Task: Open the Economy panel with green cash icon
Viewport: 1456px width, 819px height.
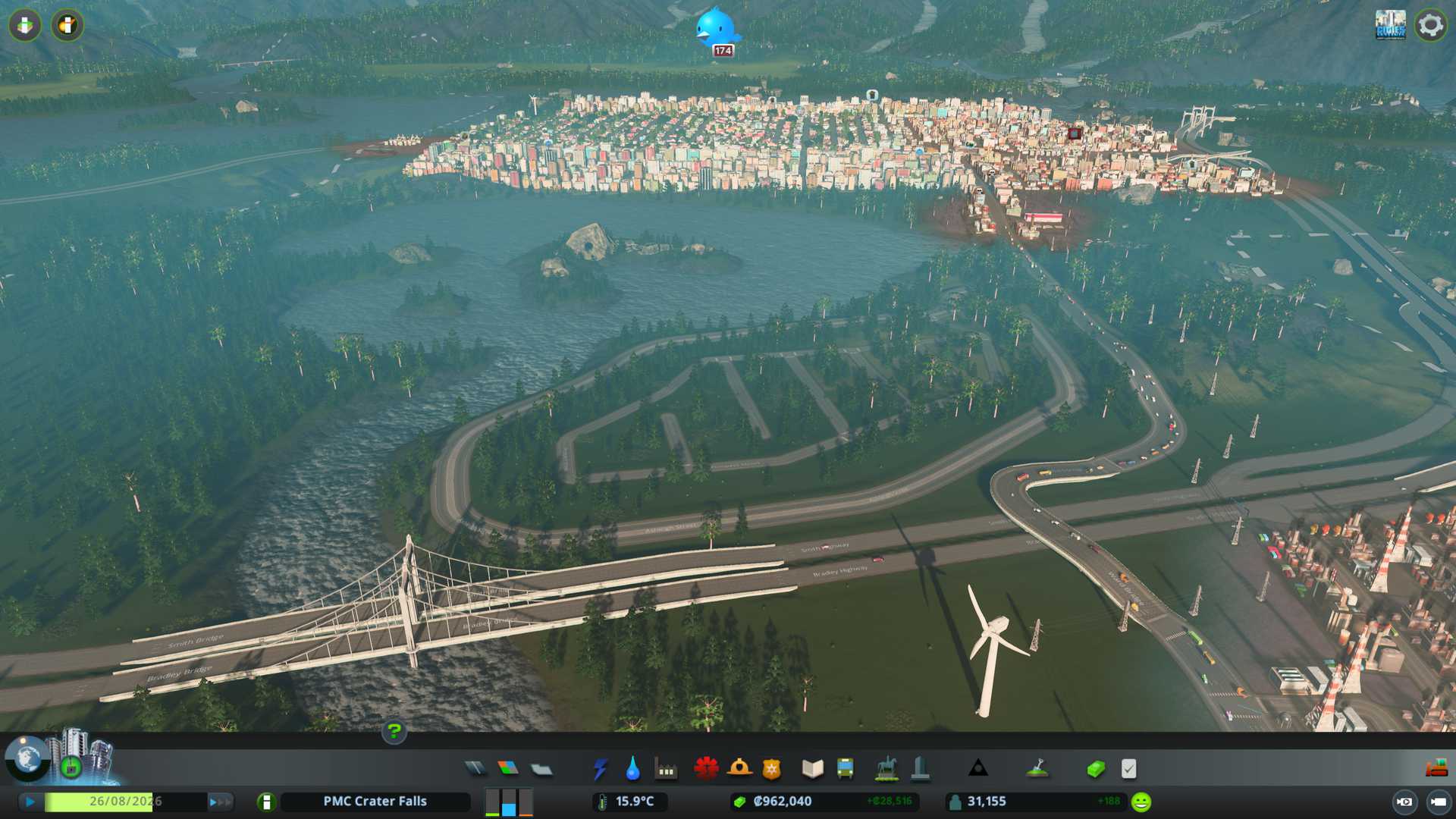Action: pyautogui.click(x=1095, y=769)
